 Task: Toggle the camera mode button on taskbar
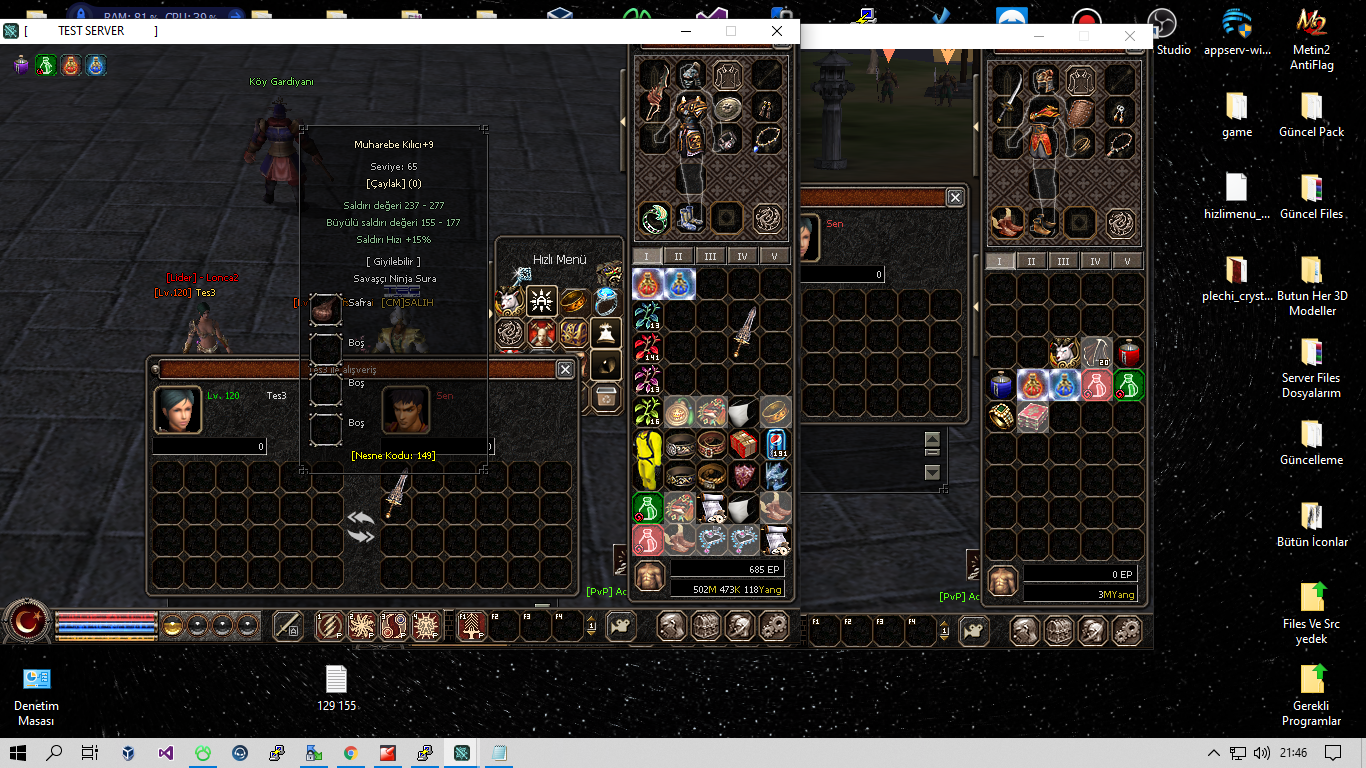622,626
